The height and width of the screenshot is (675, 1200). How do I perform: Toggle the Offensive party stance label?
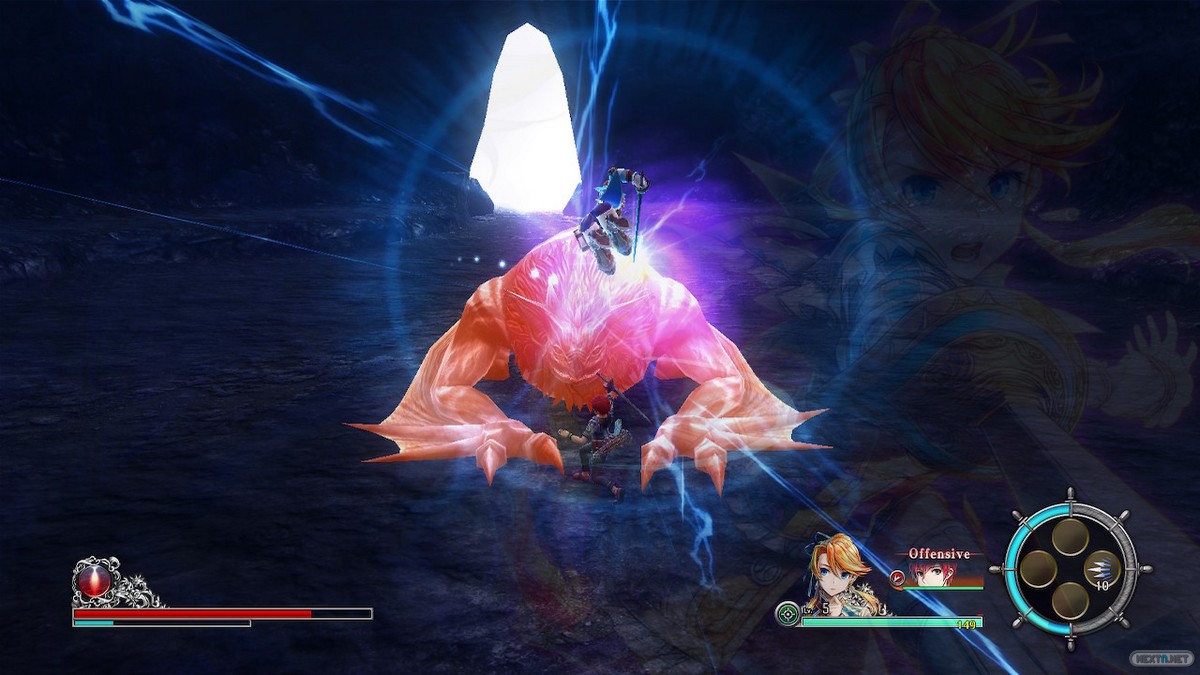coord(939,553)
